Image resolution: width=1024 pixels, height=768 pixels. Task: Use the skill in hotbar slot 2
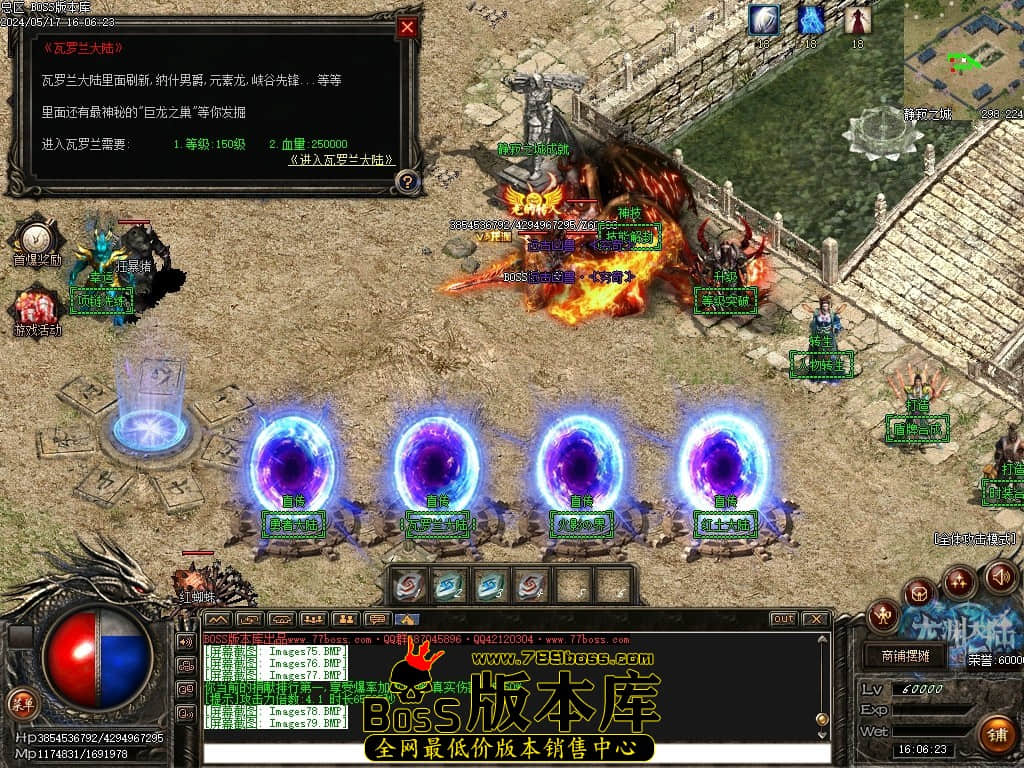(x=450, y=585)
